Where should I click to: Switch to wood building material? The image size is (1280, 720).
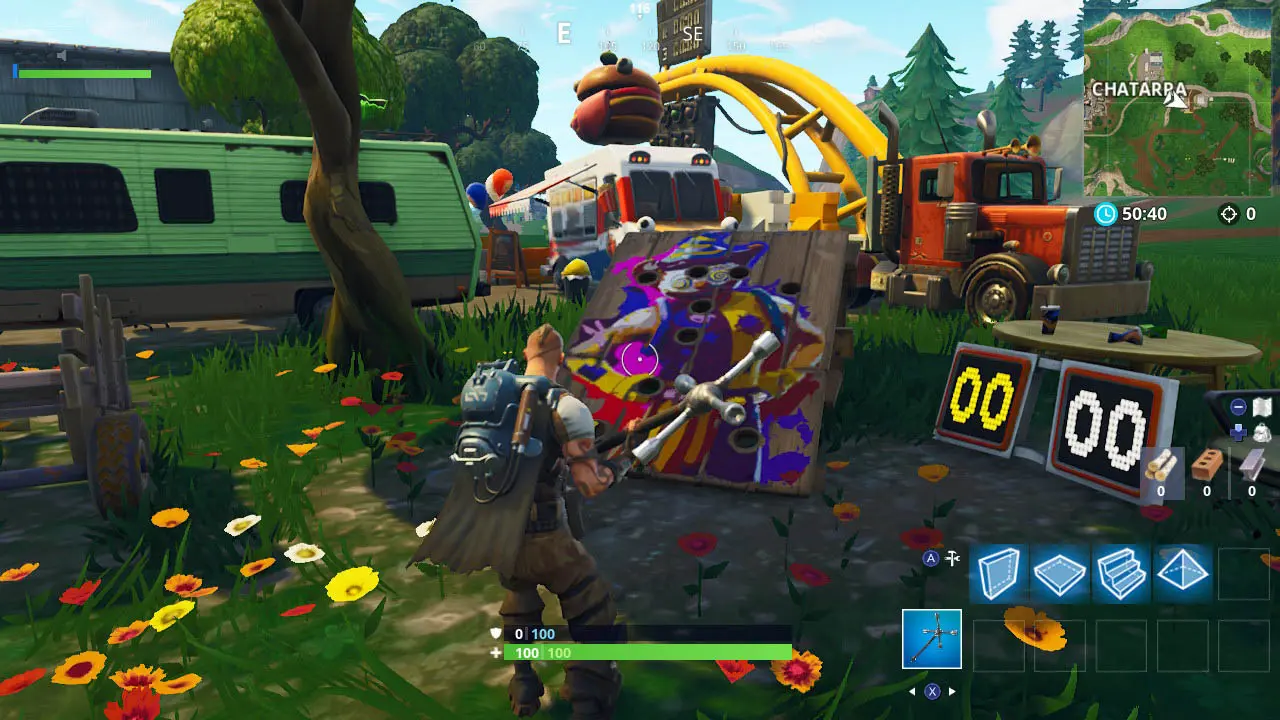pos(1161,467)
